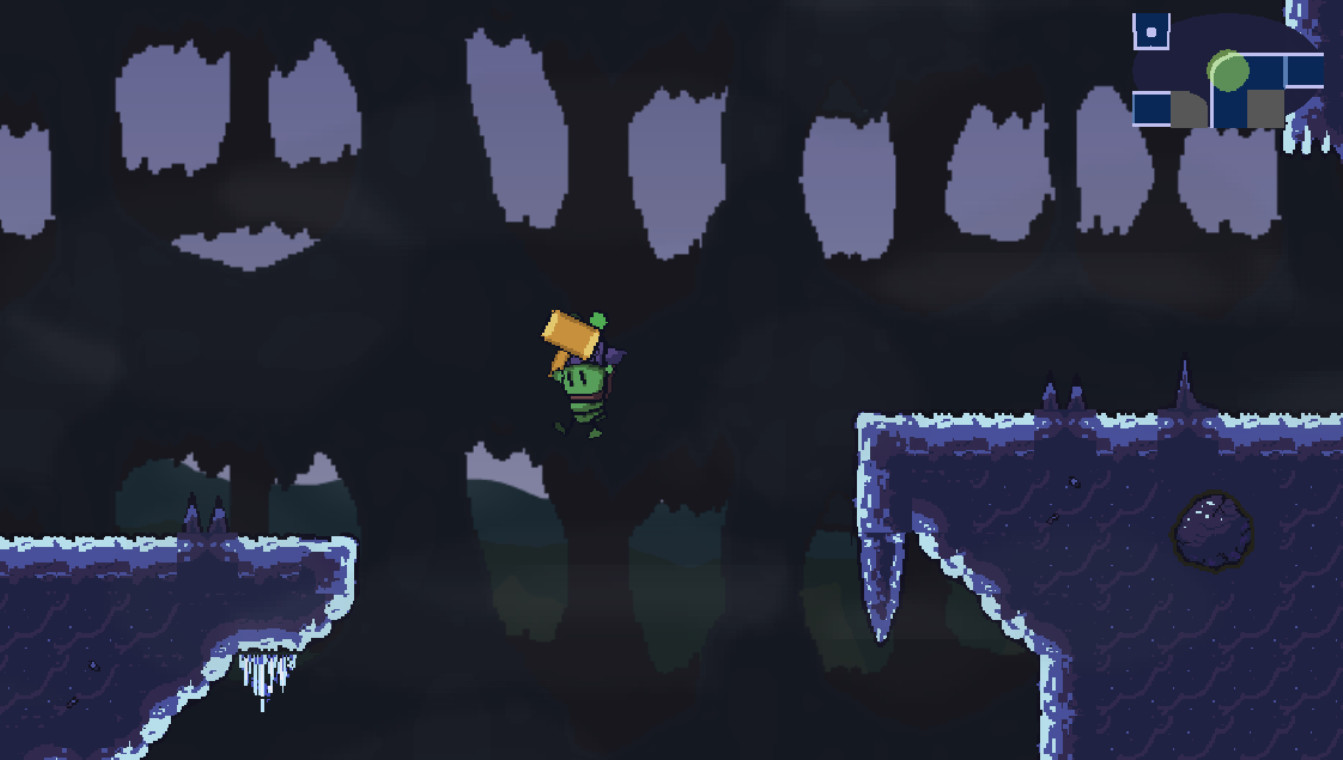Click the small dotted room icon on the minimap
1343x760 pixels.
(1150, 31)
